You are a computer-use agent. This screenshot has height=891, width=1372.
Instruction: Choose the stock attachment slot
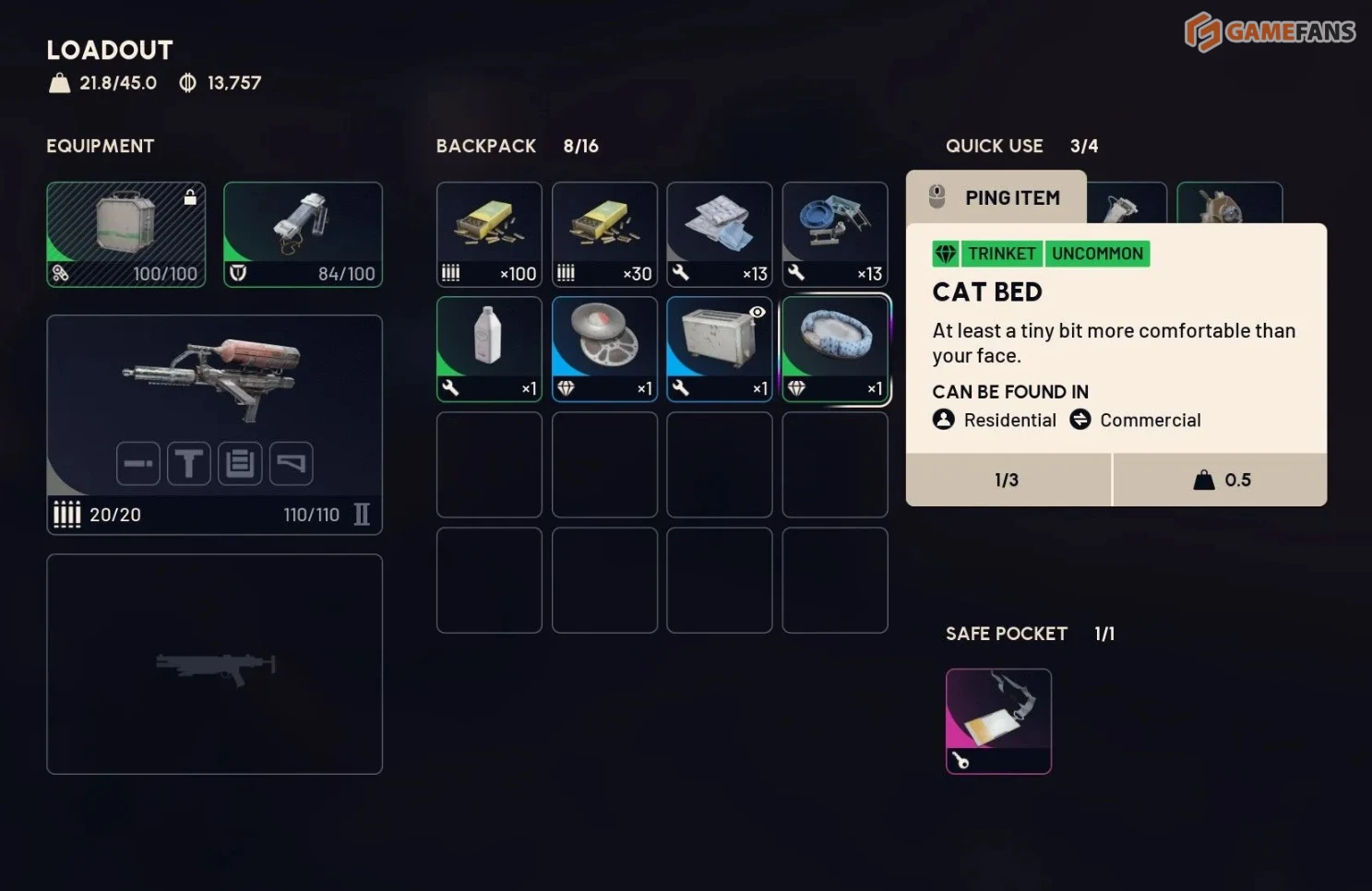[x=291, y=463]
